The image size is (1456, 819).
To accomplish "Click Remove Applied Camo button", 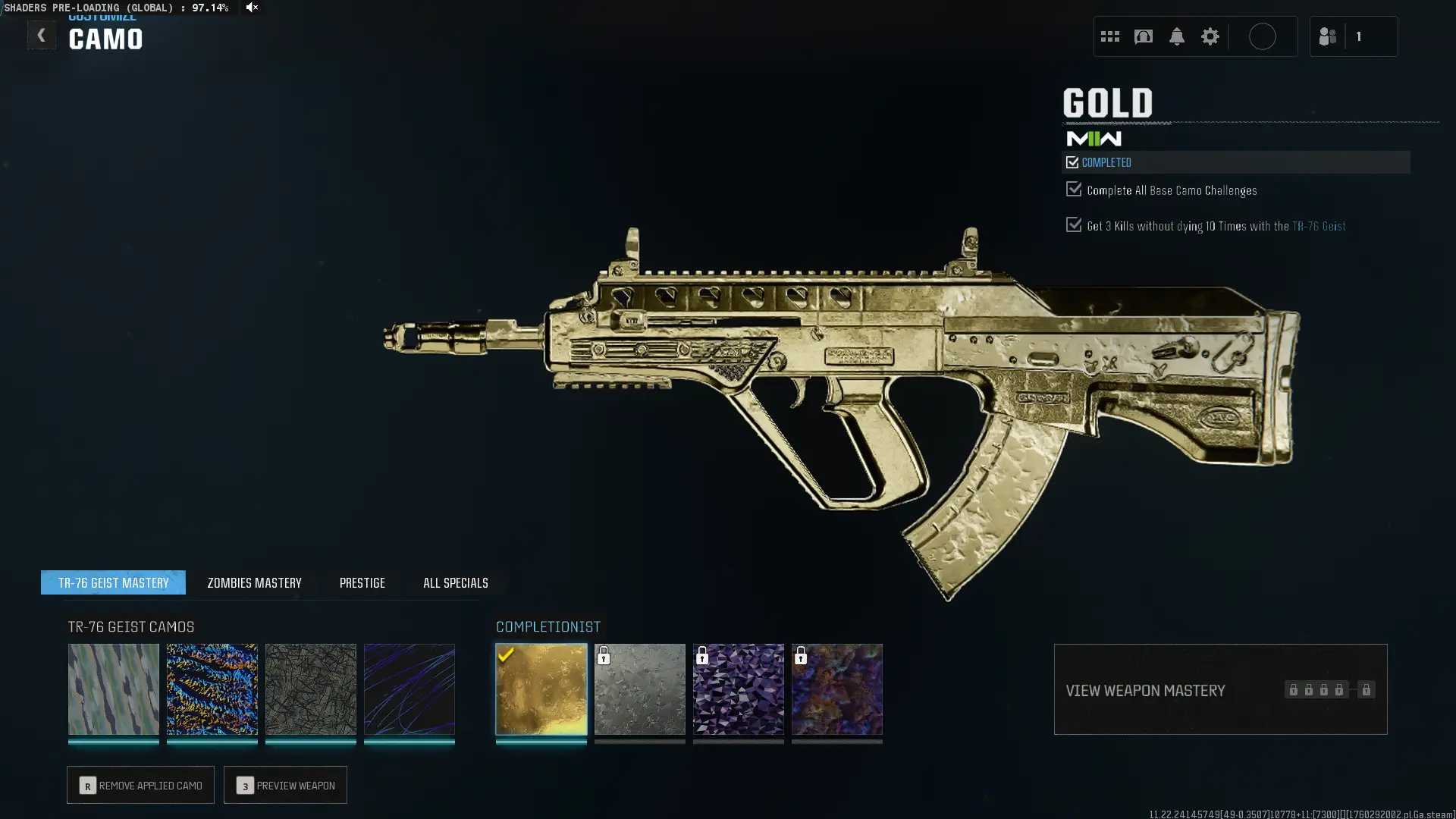I will (140, 785).
